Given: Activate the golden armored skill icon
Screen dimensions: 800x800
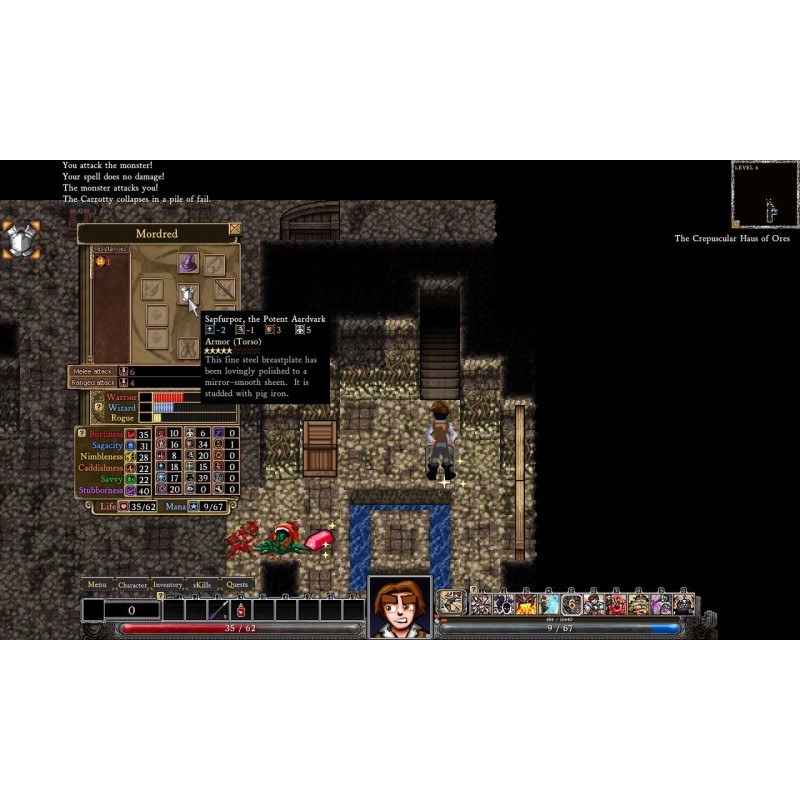Looking at the screenshot, I should 638,604.
